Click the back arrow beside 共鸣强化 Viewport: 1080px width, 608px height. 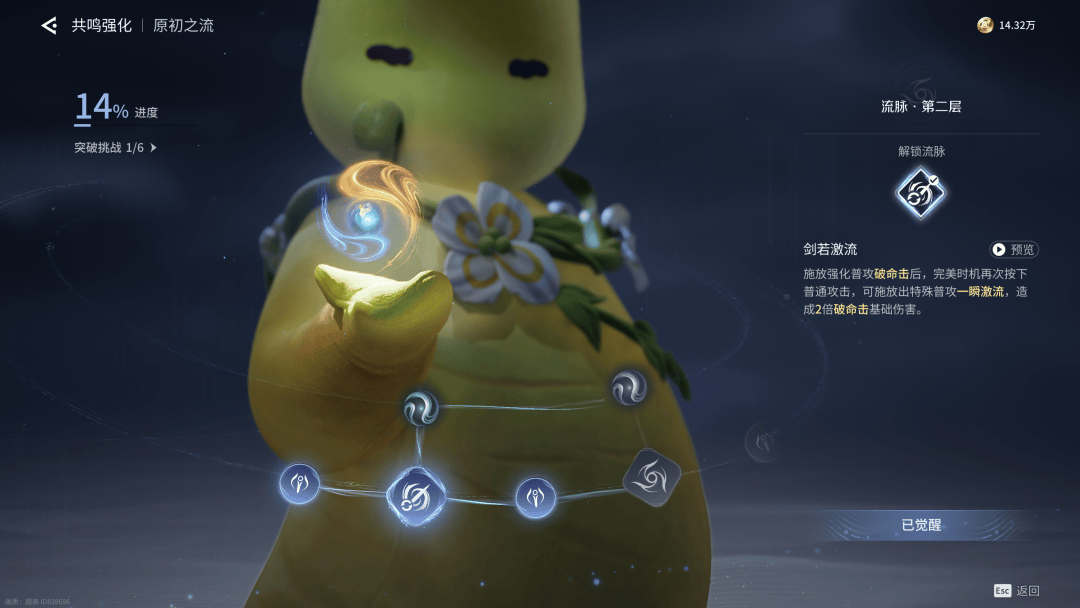[48, 26]
